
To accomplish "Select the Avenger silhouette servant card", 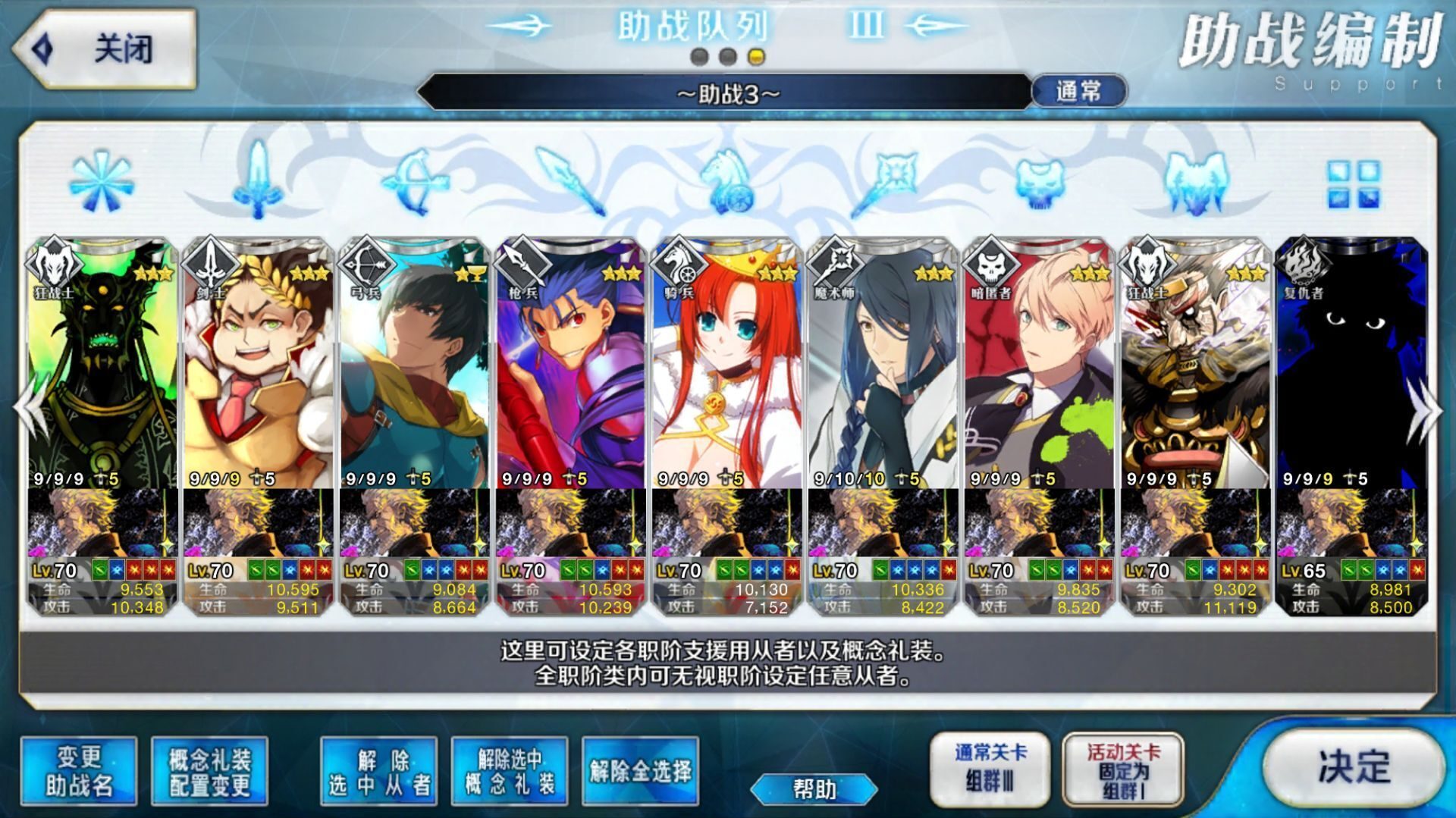I will click(x=1352, y=364).
